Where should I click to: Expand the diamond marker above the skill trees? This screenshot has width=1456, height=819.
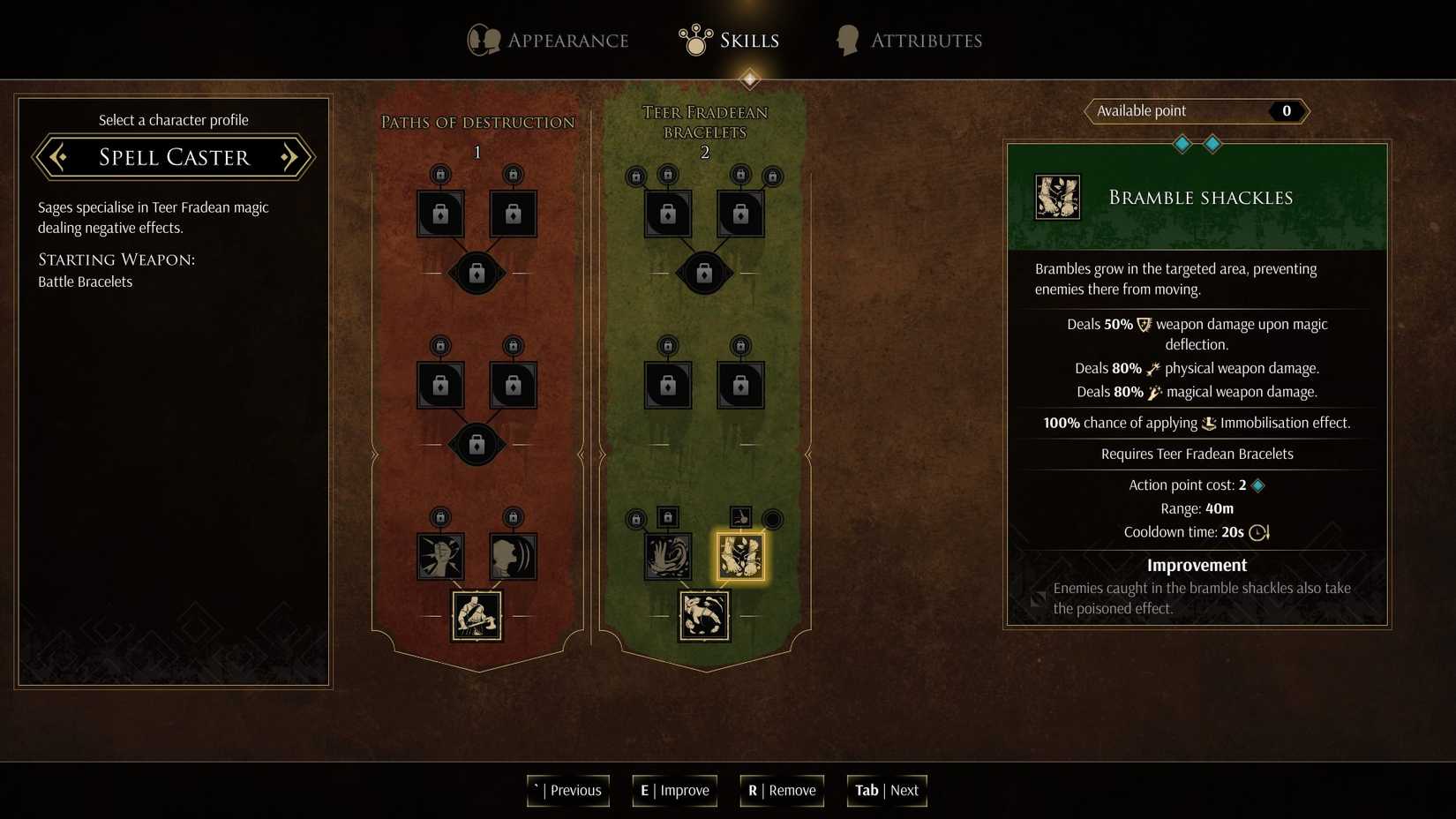749,79
